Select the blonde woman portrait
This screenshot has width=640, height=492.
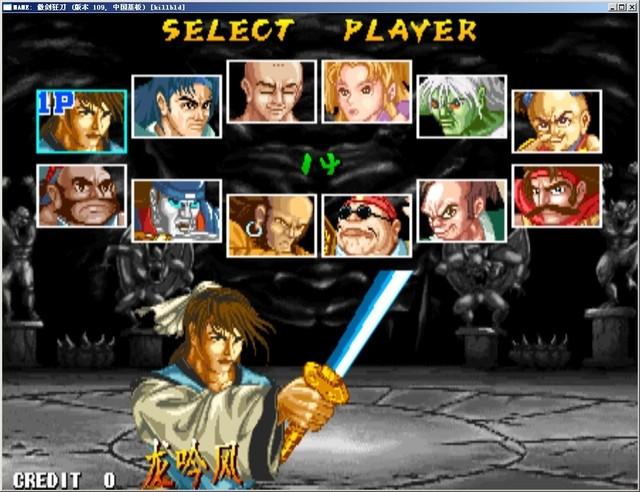click(367, 91)
